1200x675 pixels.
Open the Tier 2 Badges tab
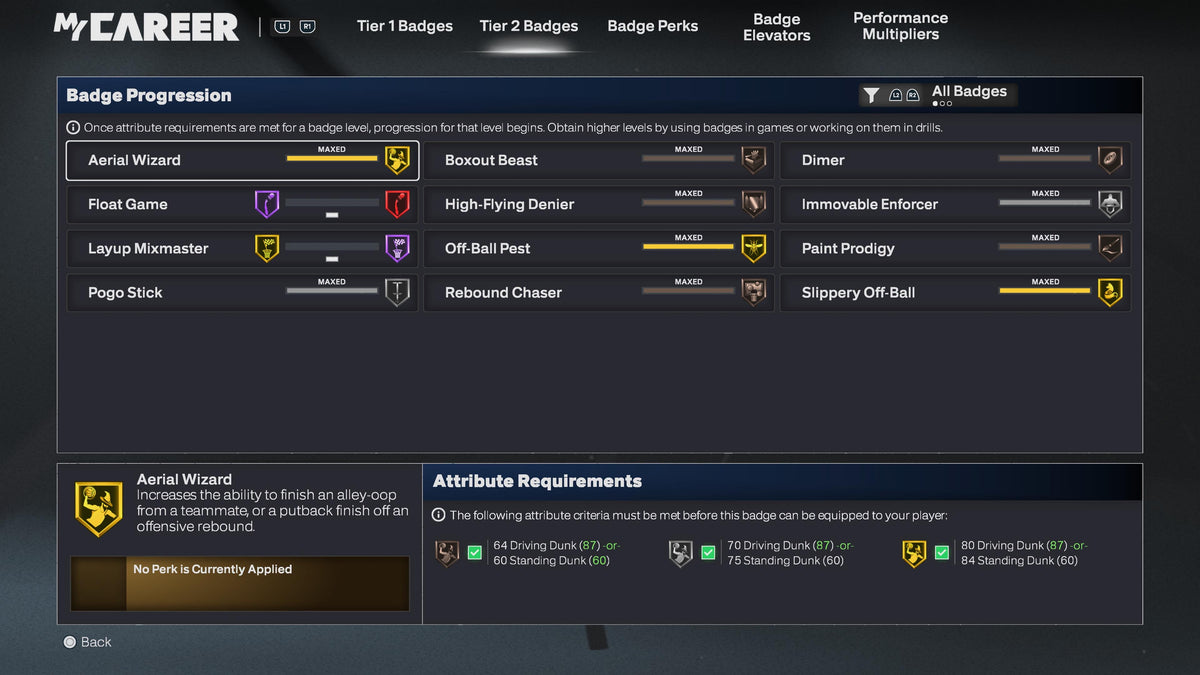point(528,26)
